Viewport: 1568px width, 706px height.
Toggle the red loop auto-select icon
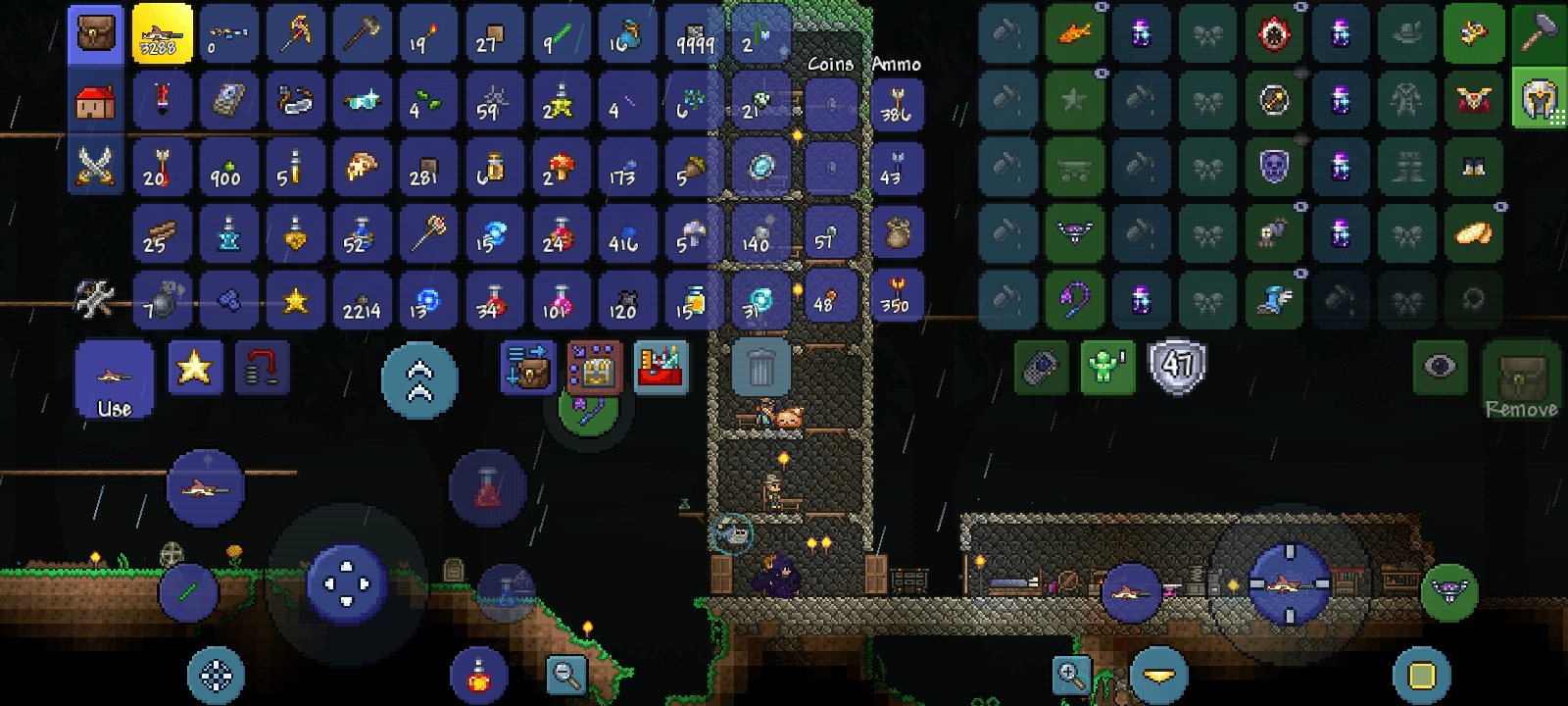262,368
